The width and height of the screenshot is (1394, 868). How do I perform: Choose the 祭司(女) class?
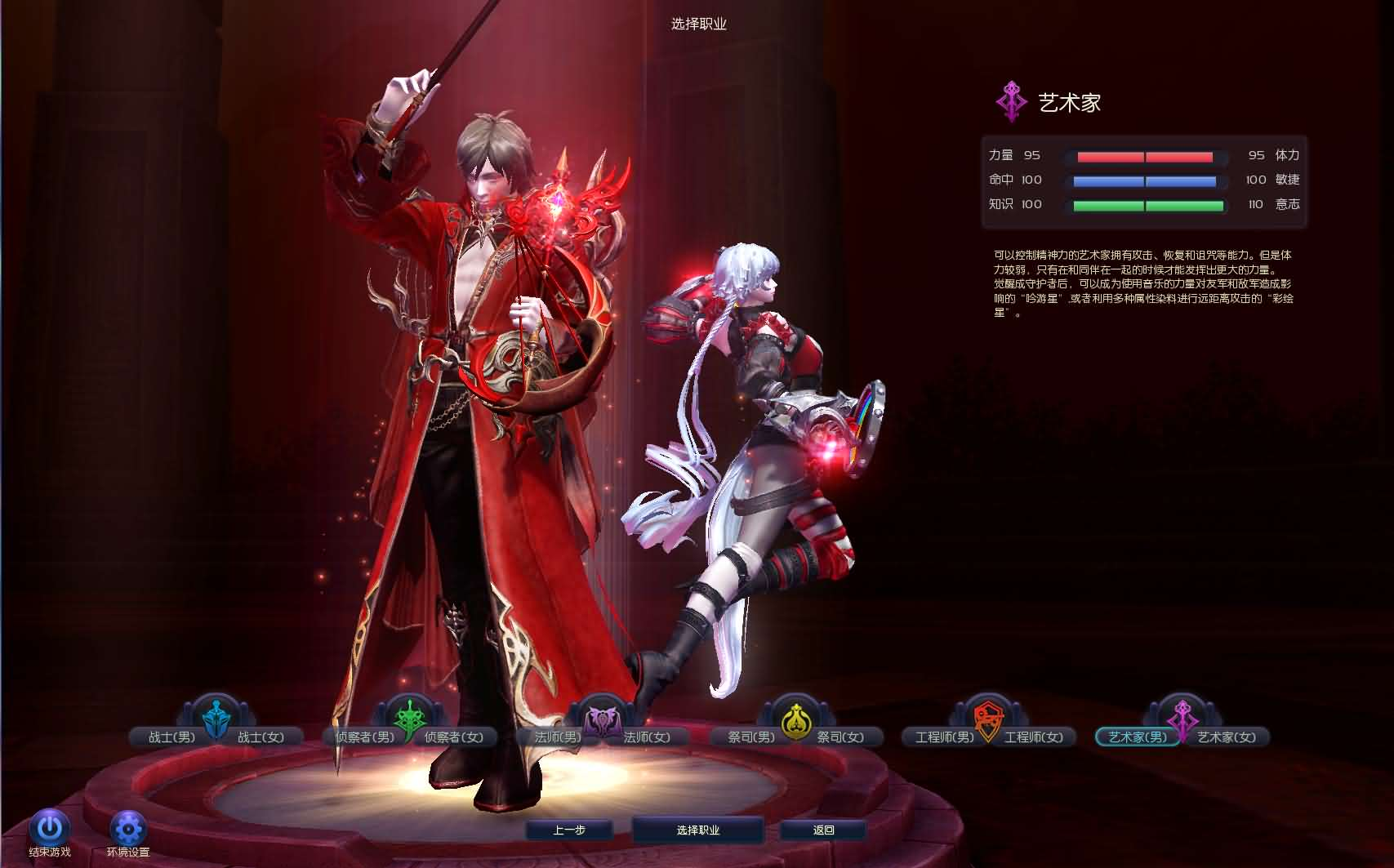tap(841, 737)
